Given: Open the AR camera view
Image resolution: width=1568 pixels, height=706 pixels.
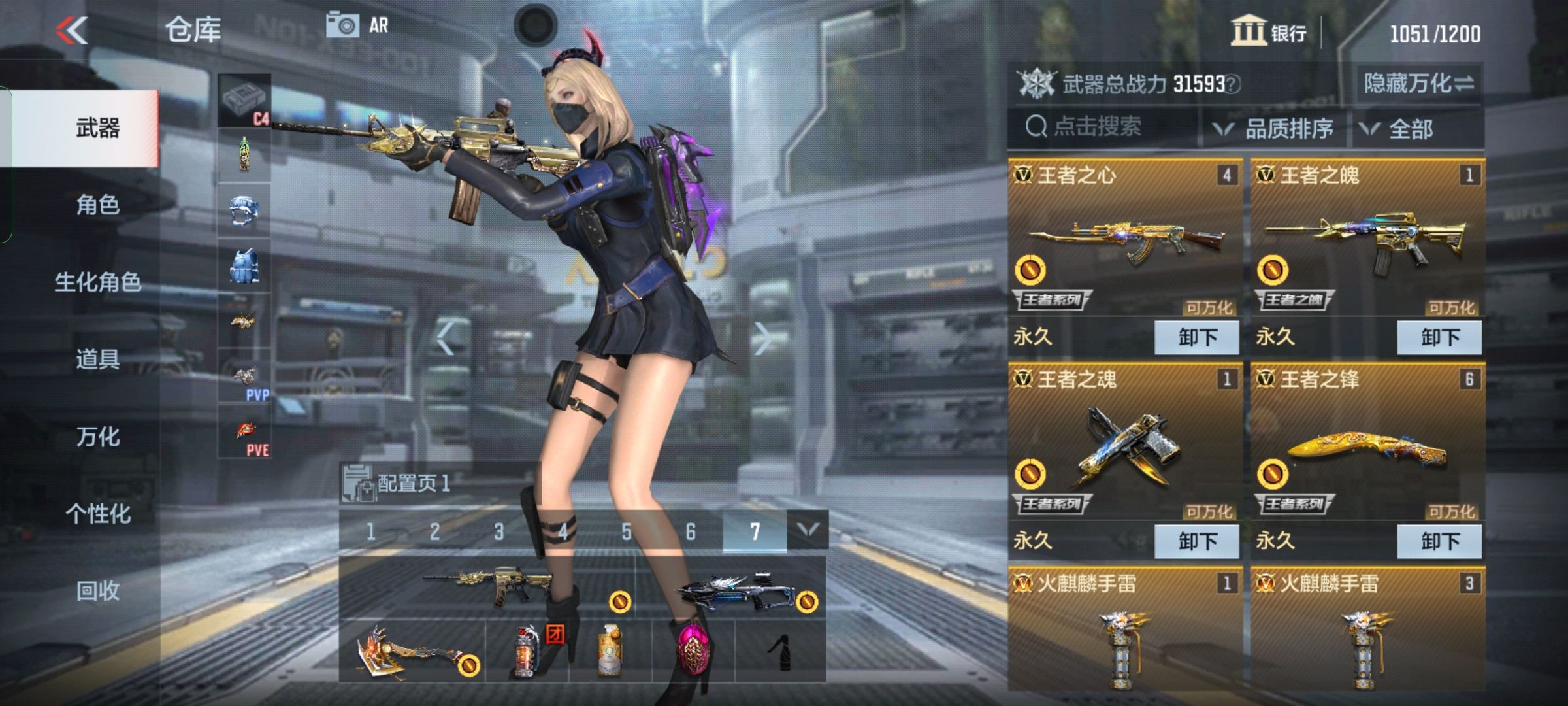Looking at the screenshot, I should [x=357, y=26].
